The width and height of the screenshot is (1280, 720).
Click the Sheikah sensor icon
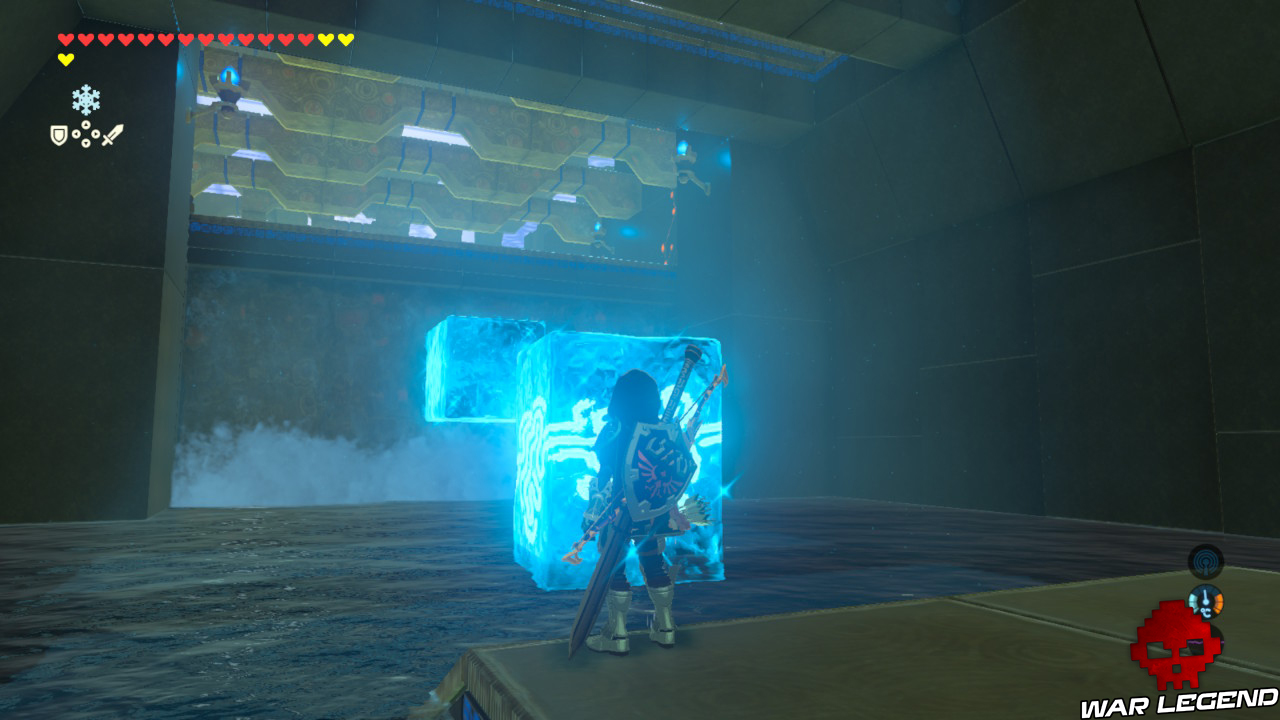[x=1205, y=563]
